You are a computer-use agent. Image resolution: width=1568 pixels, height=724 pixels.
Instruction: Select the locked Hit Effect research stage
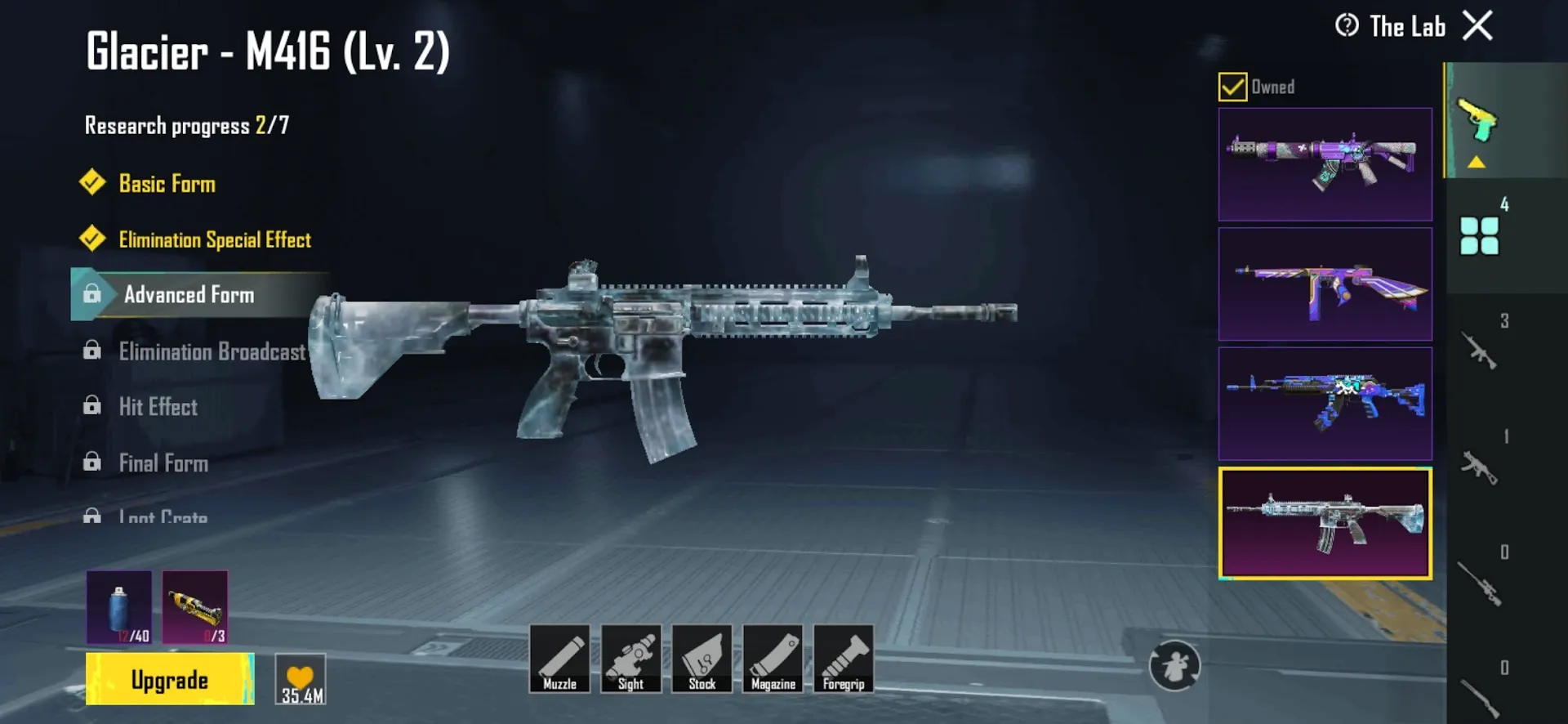pos(159,407)
